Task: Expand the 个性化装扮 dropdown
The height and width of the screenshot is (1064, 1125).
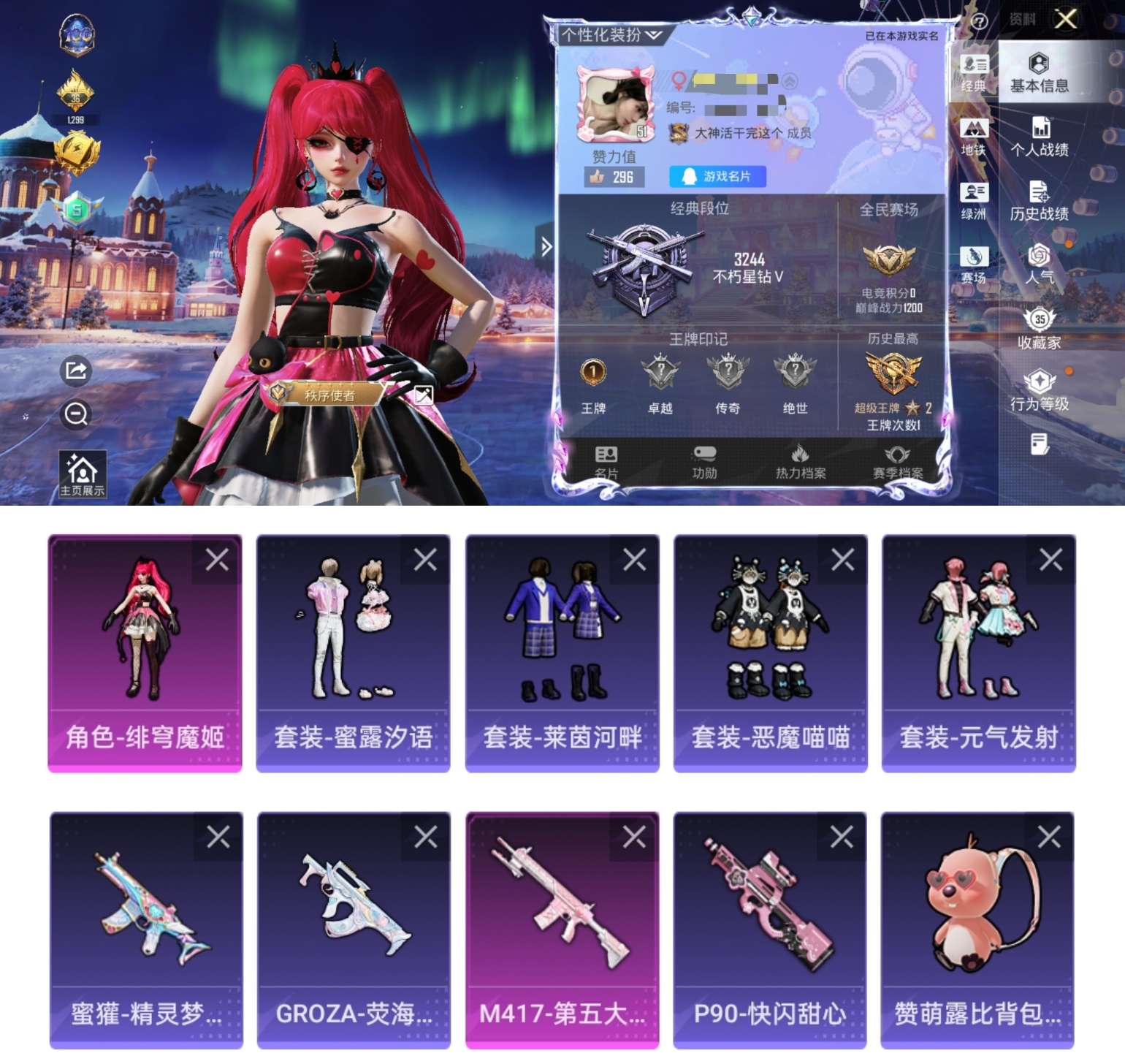Action: tap(610, 34)
